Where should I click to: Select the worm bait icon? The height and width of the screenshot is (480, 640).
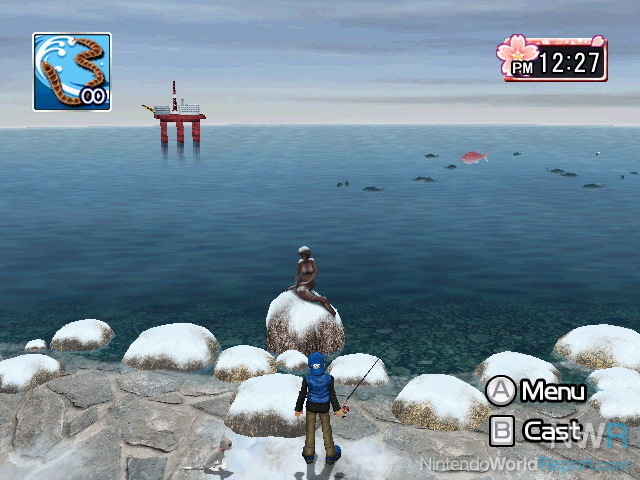click(x=71, y=71)
